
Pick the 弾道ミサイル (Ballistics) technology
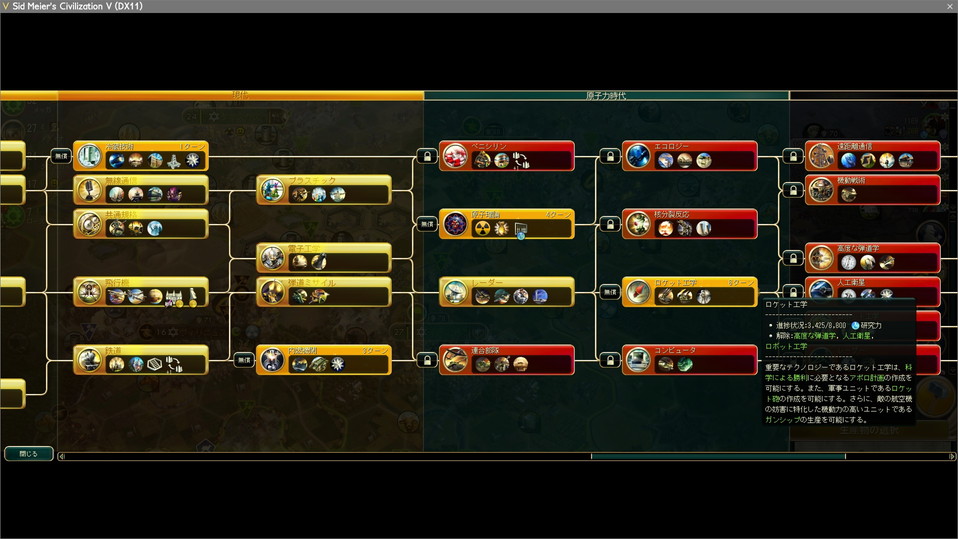point(323,292)
